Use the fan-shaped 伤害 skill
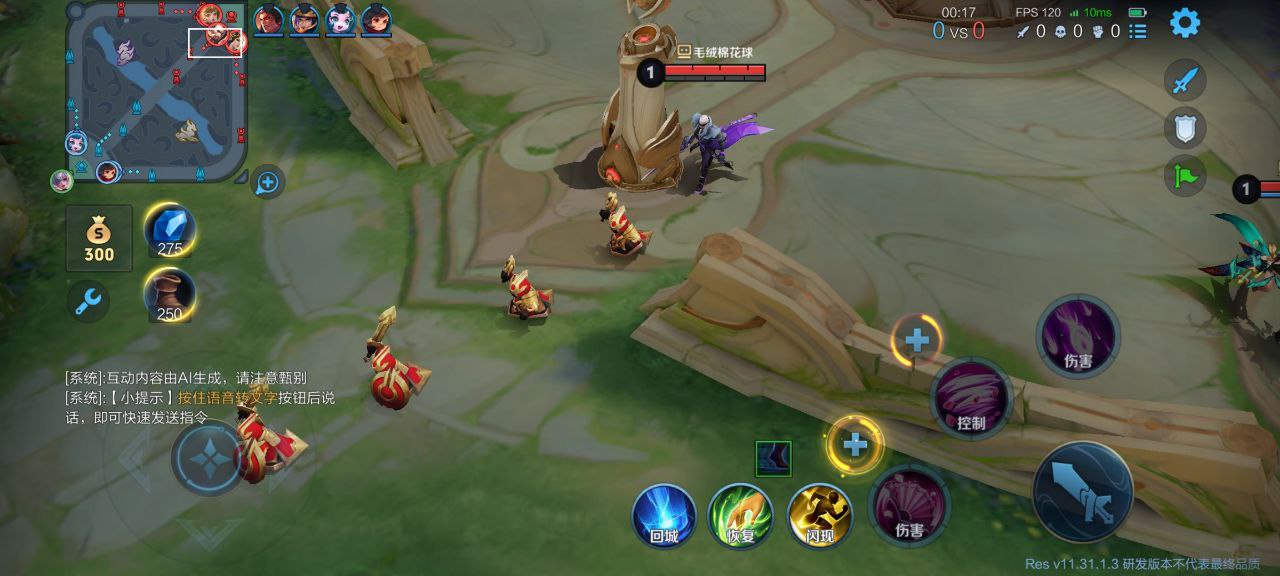This screenshot has height=576, width=1280. tap(909, 505)
